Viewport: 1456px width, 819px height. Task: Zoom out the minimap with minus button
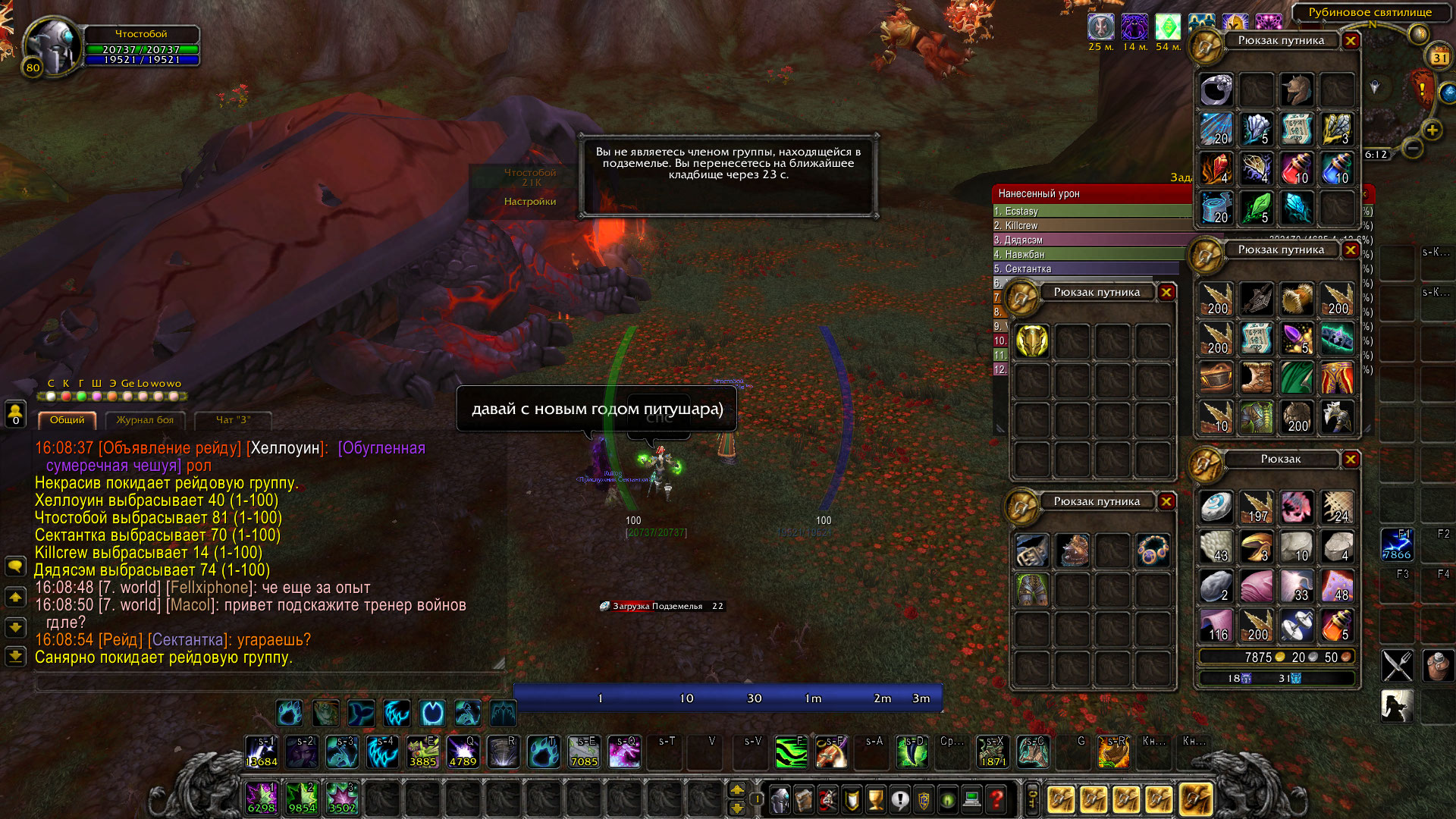(1412, 148)
